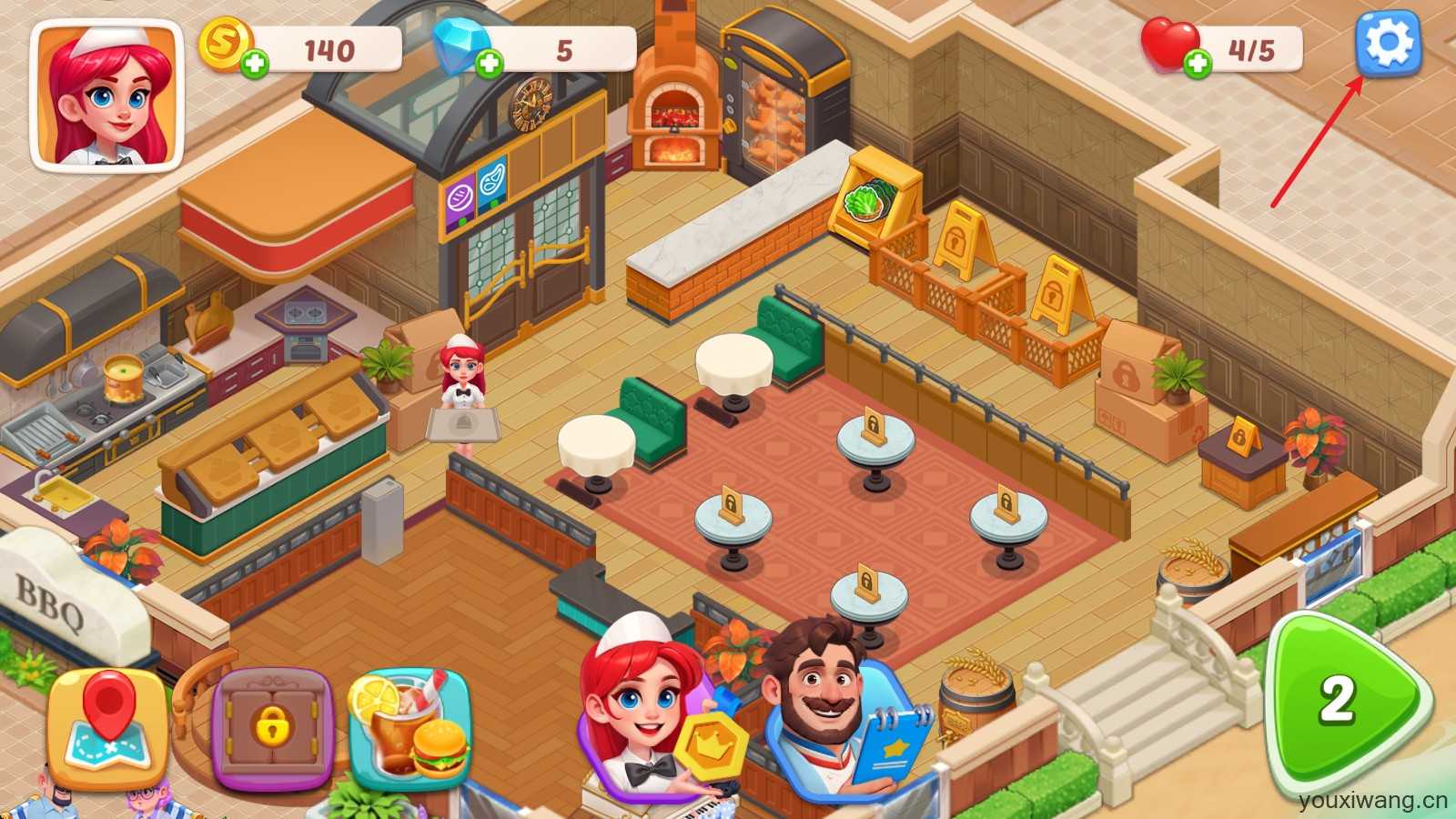Open the settings gear menu

[x=1388, y=43]
